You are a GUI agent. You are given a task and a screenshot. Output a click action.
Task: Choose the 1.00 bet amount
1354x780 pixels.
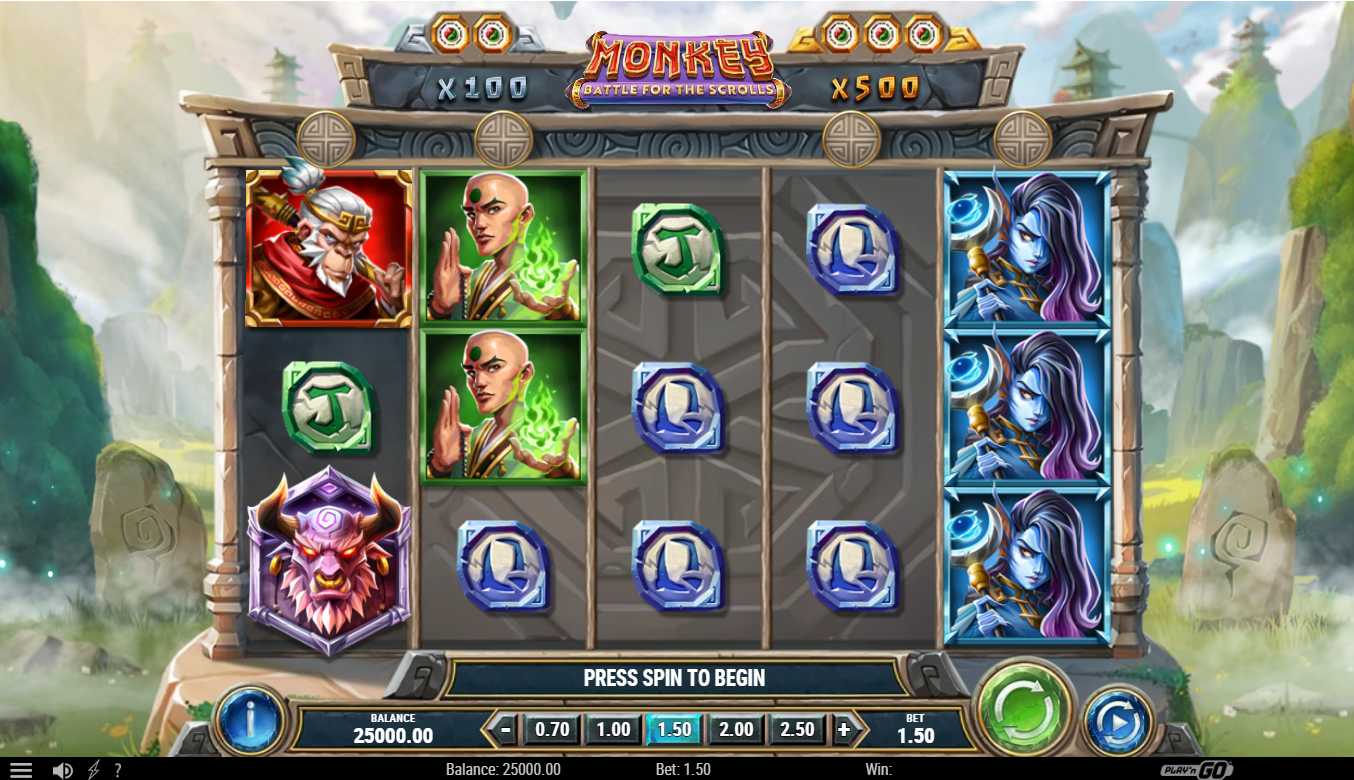pos(613,730)
